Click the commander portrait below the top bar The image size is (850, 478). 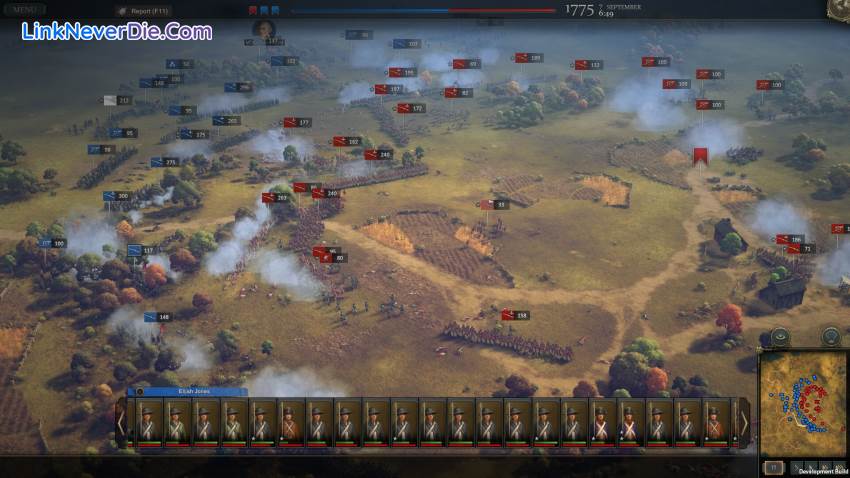pyautogui.click(x=265, y=29)
